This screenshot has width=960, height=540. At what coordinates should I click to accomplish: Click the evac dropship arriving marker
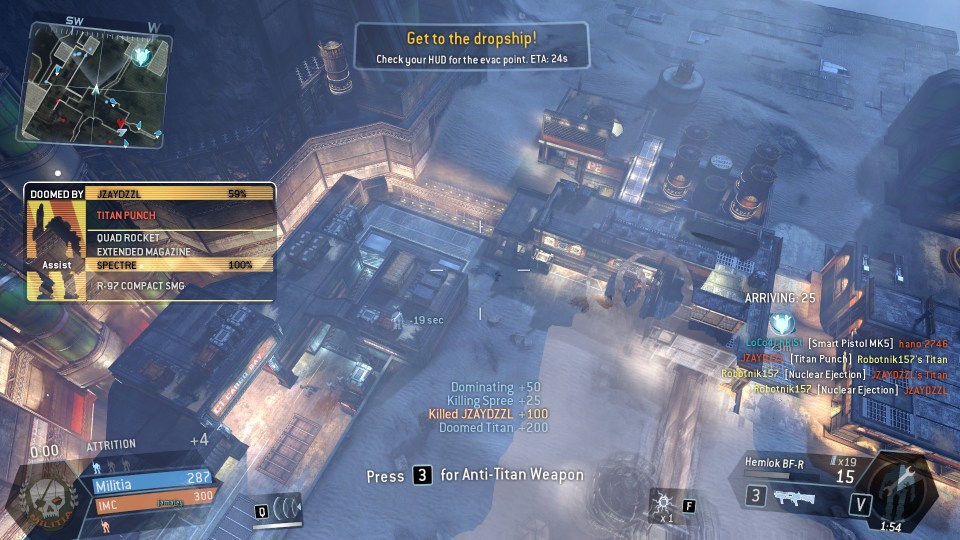click(785, 323)
